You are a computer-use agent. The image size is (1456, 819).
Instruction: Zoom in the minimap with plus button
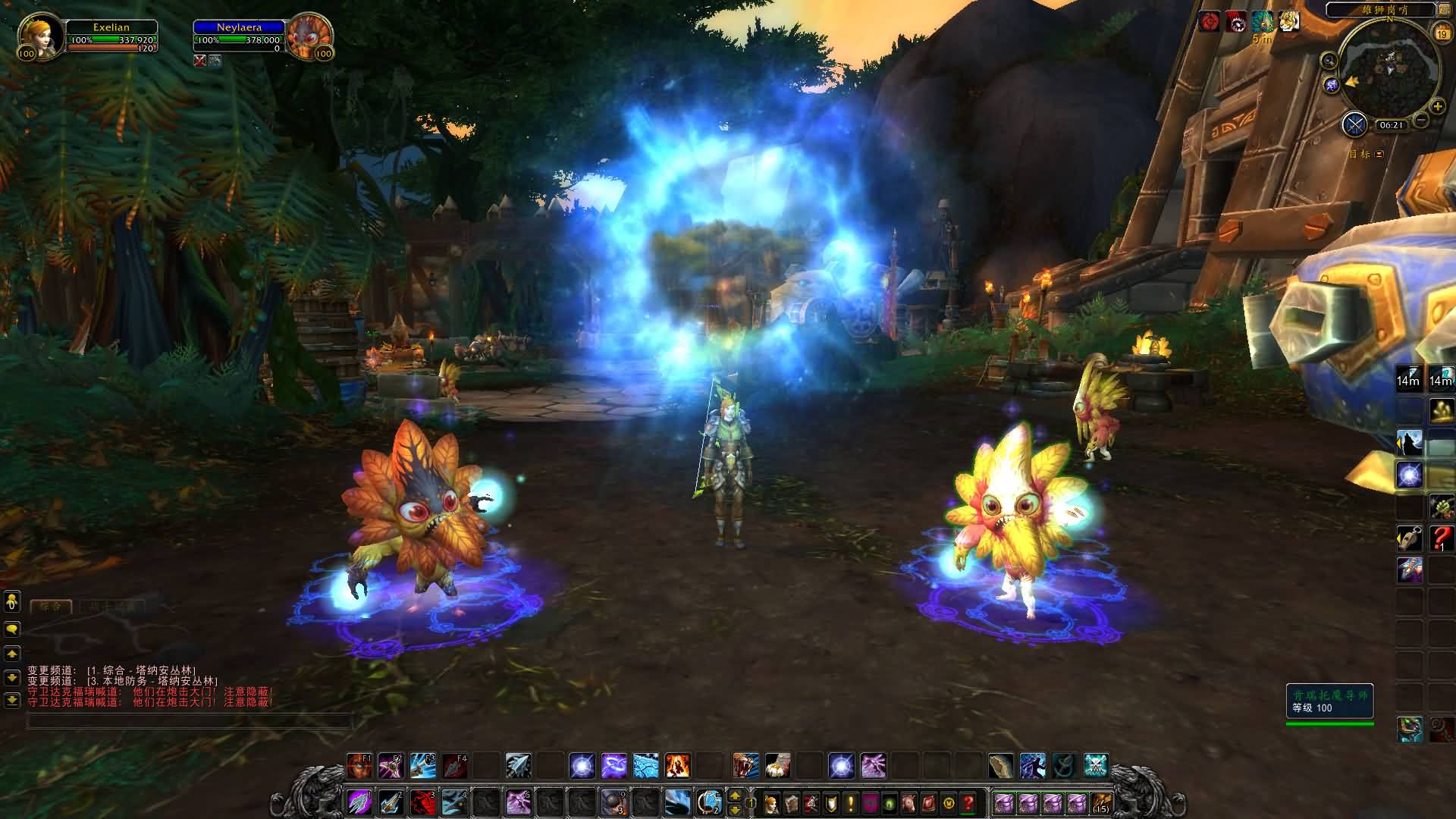click(x=1436, y=107)
